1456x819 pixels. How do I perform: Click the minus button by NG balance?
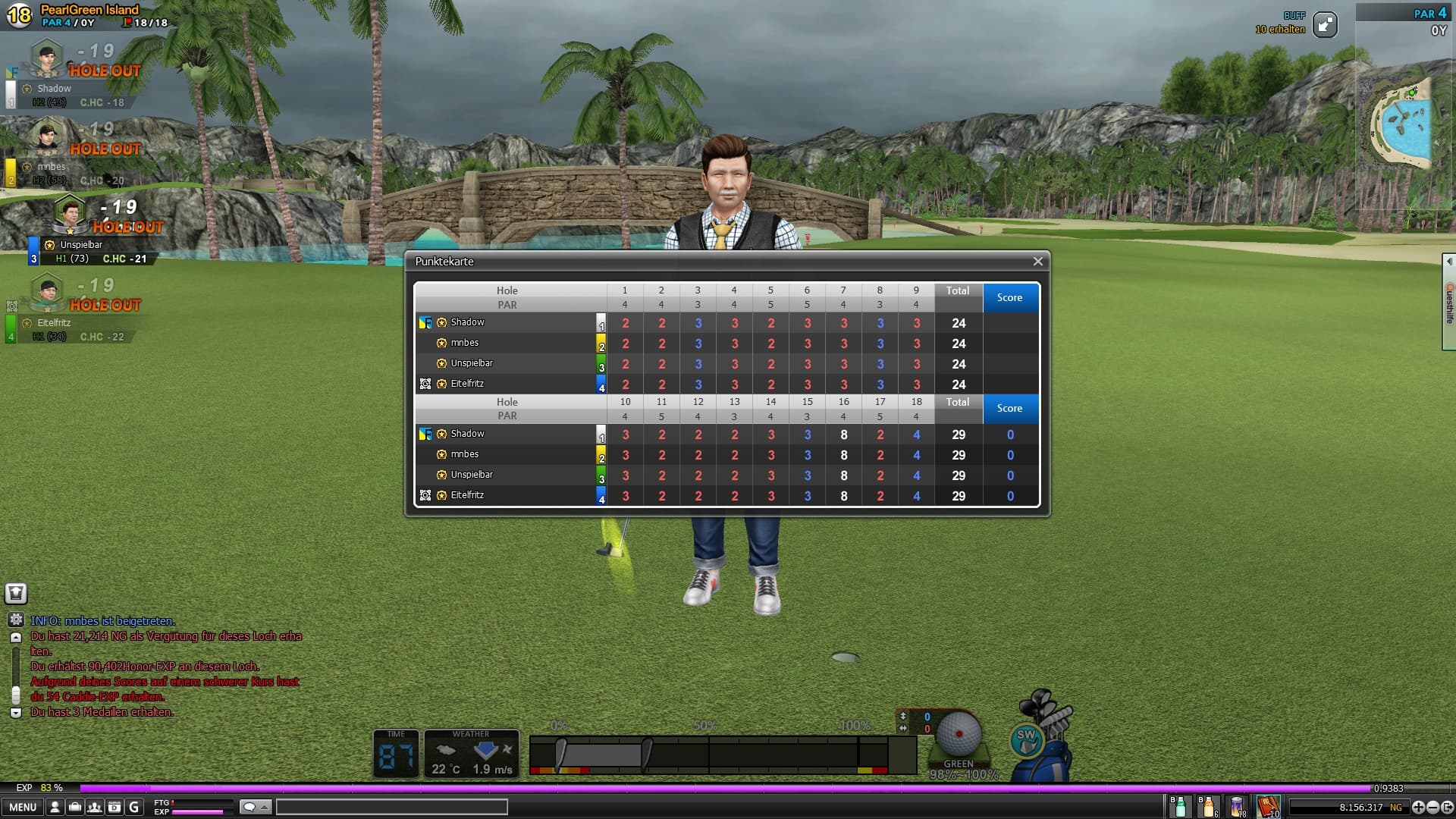1432,808
